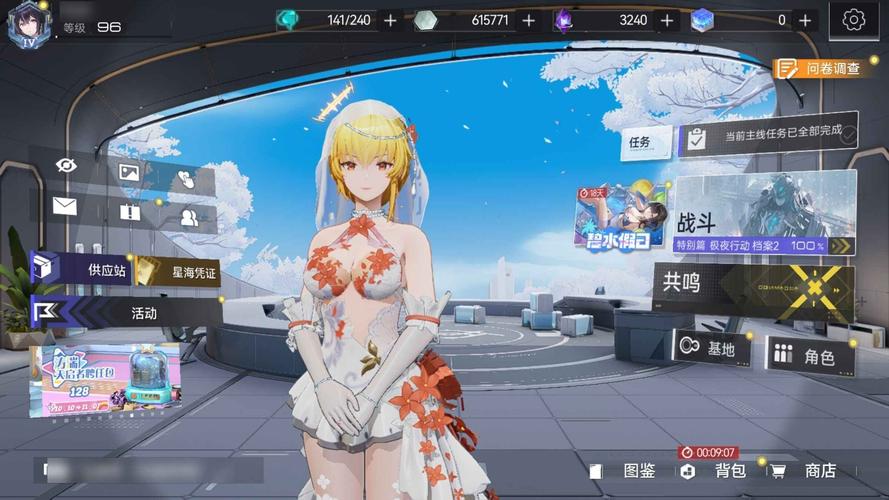Hide the interface with the eye icon
Image resolution: width=889 pixels, height=500 pixels.
pyautogui.click(x=67, y=165)
